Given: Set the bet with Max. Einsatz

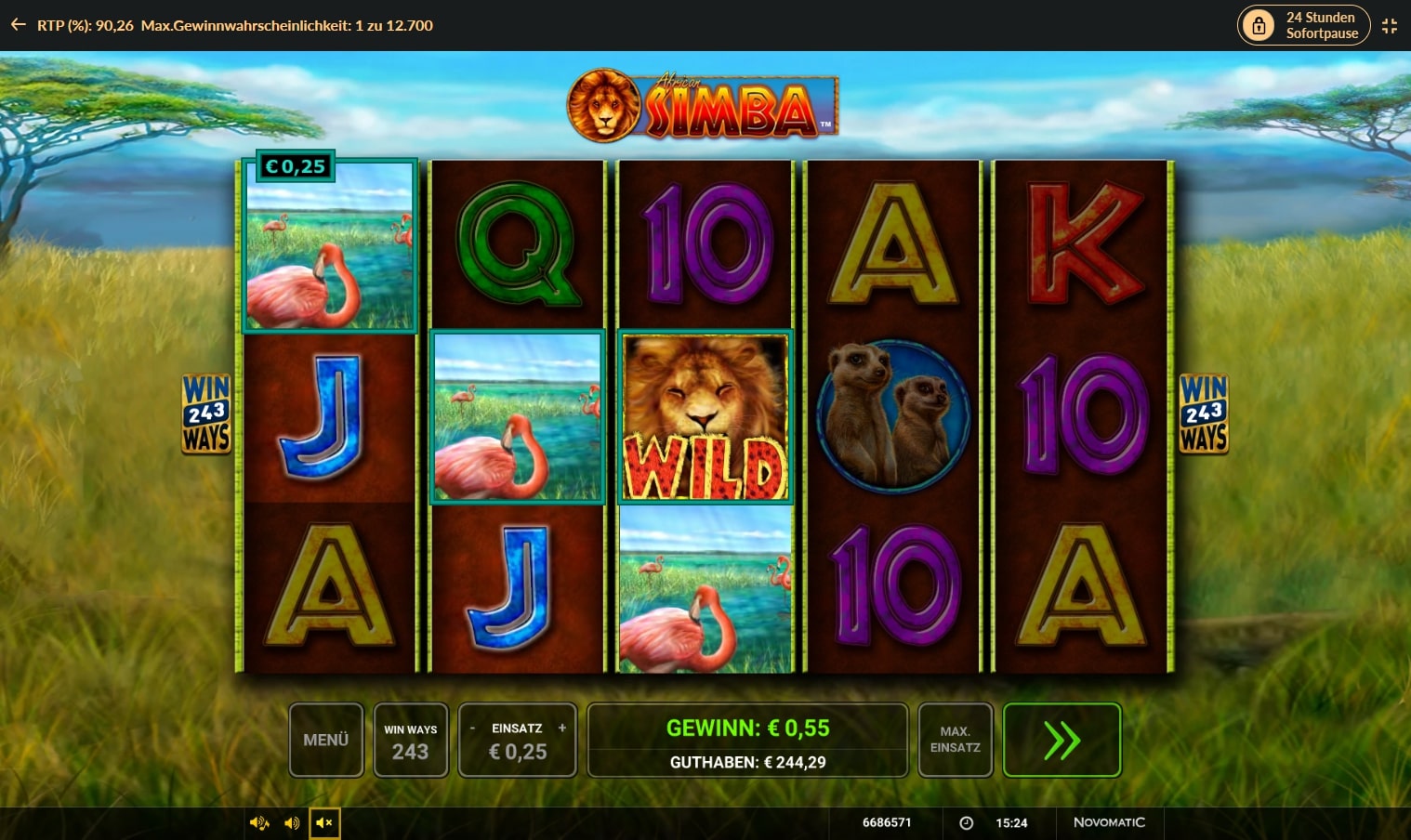Looking at the screenshot, I should [x=955, y=740].
